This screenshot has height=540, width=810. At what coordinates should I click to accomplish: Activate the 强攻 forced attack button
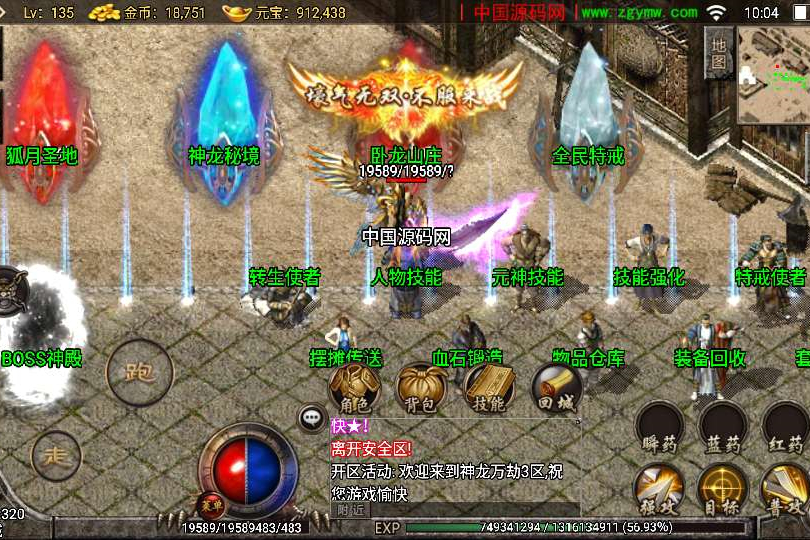(658, 490)
